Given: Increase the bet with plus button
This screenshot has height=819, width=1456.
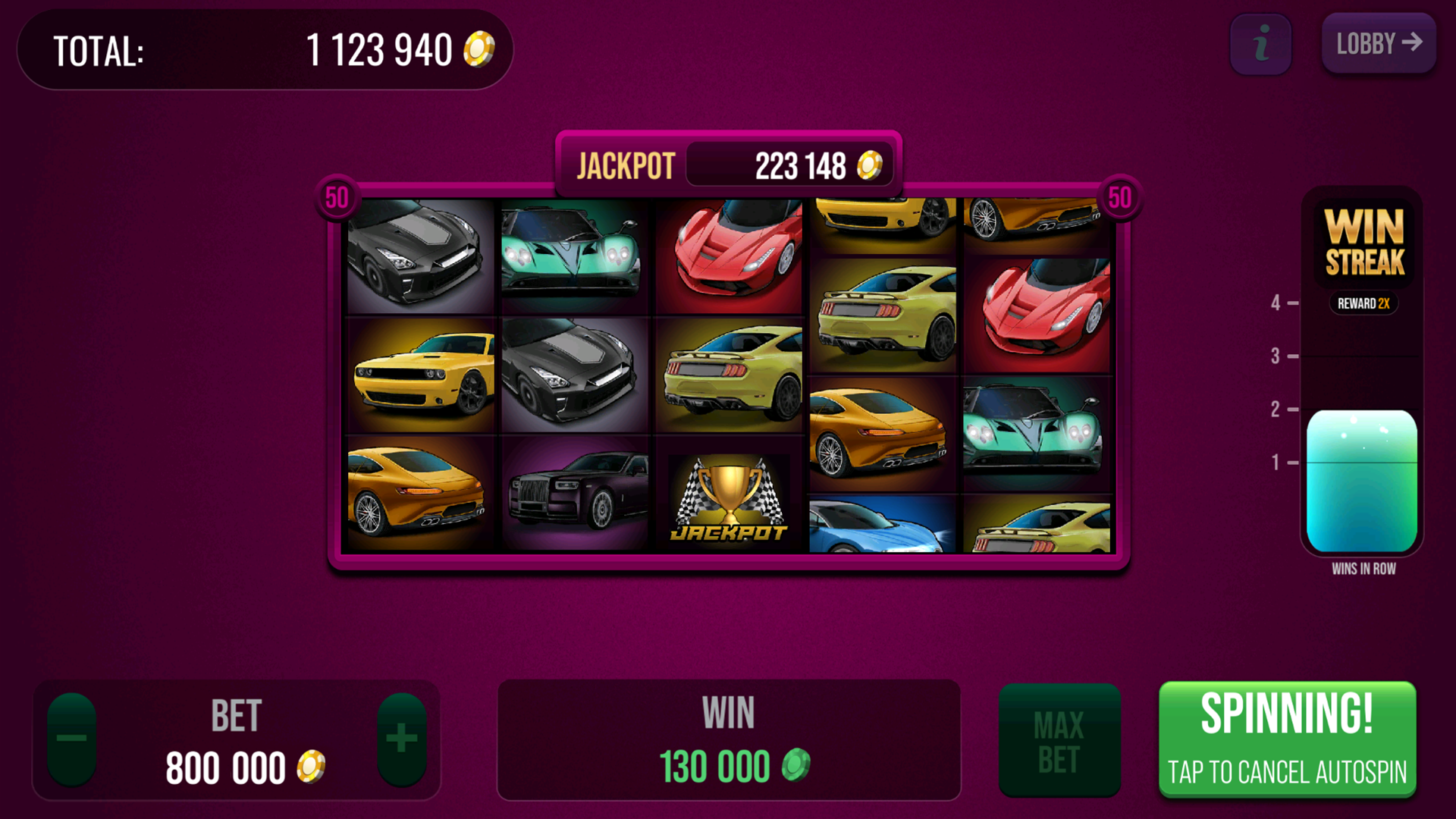Looking at the screenshot, I should point(402,739).
